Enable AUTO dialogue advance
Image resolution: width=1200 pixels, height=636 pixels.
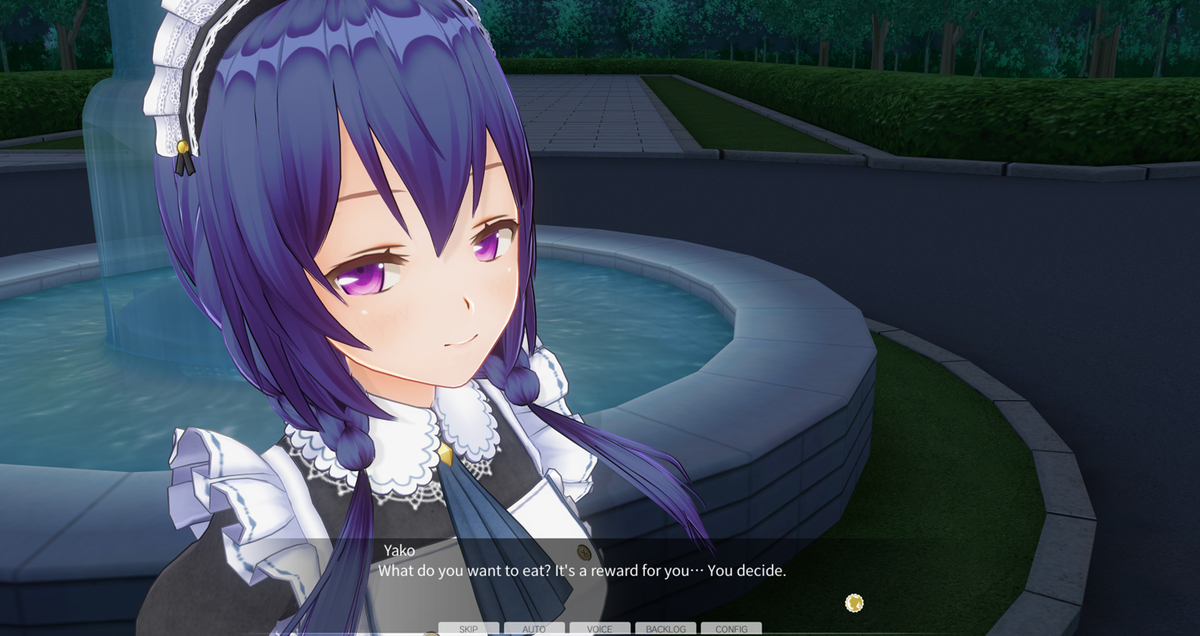(x=534, y=629)
